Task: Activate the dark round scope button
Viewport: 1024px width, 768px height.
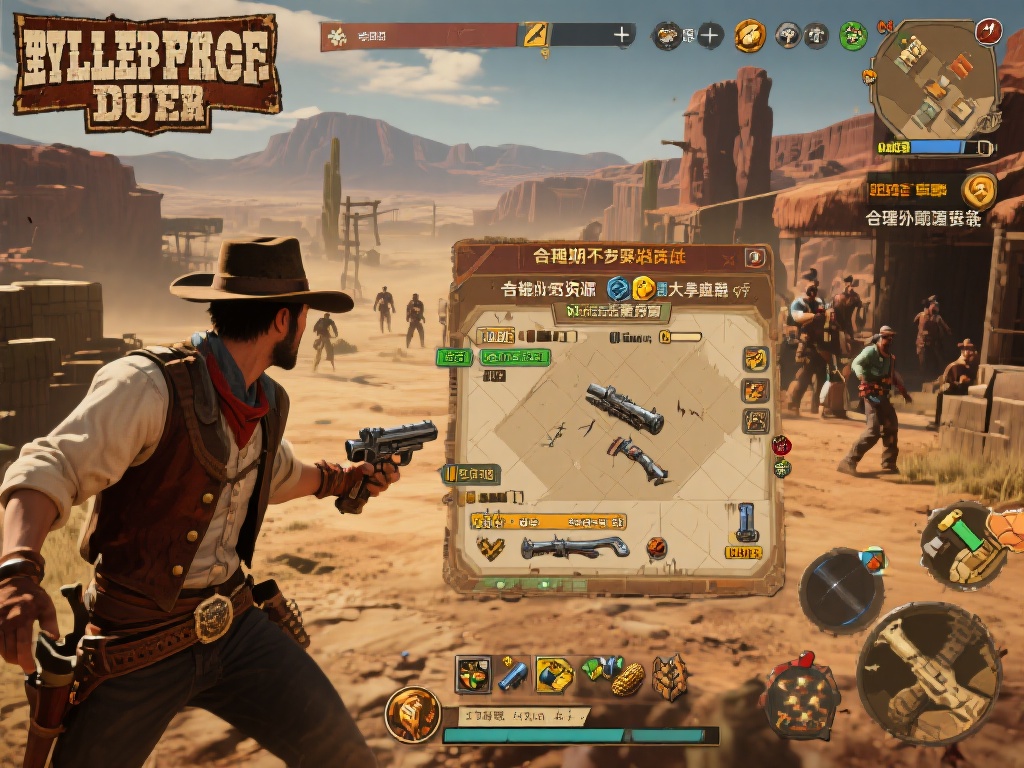Action: (840, 590)
